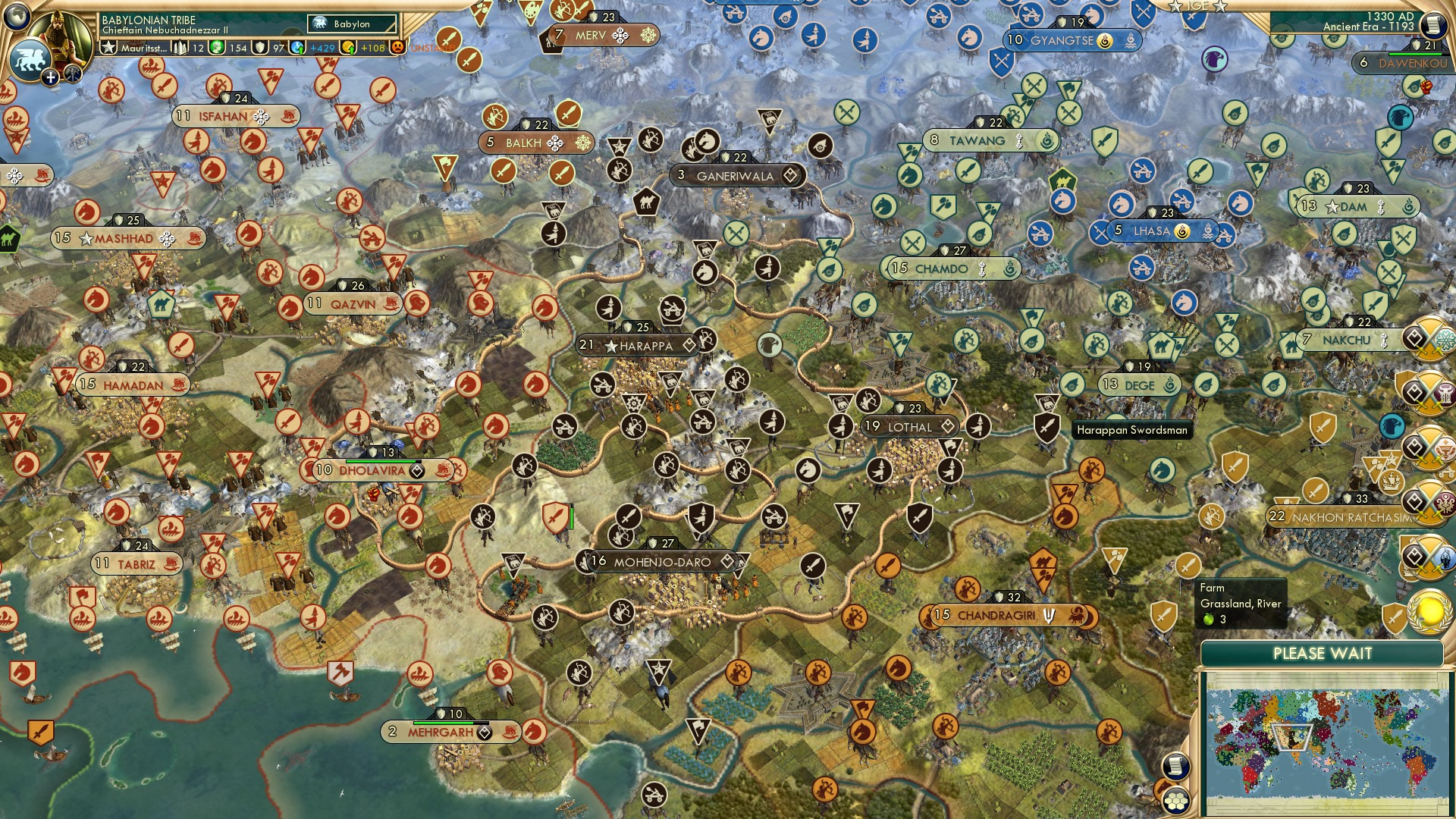Open the social policies plus icon
The image size is (1456, 819).
tap(50, 77)
